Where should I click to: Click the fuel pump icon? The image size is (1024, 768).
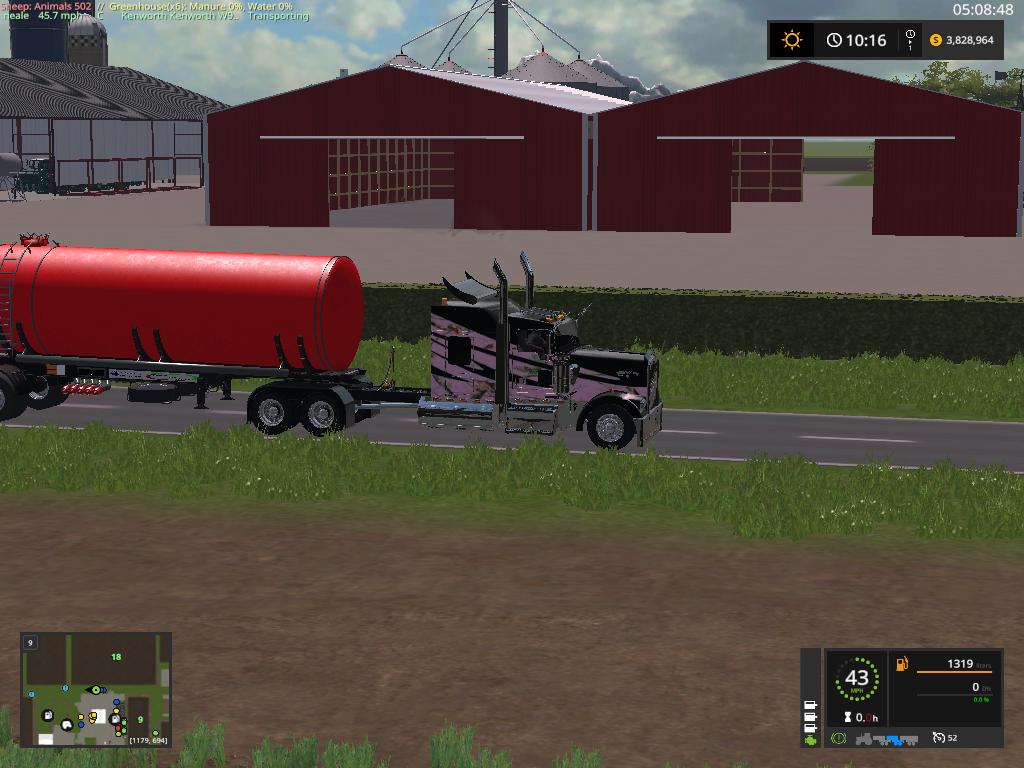902,664
